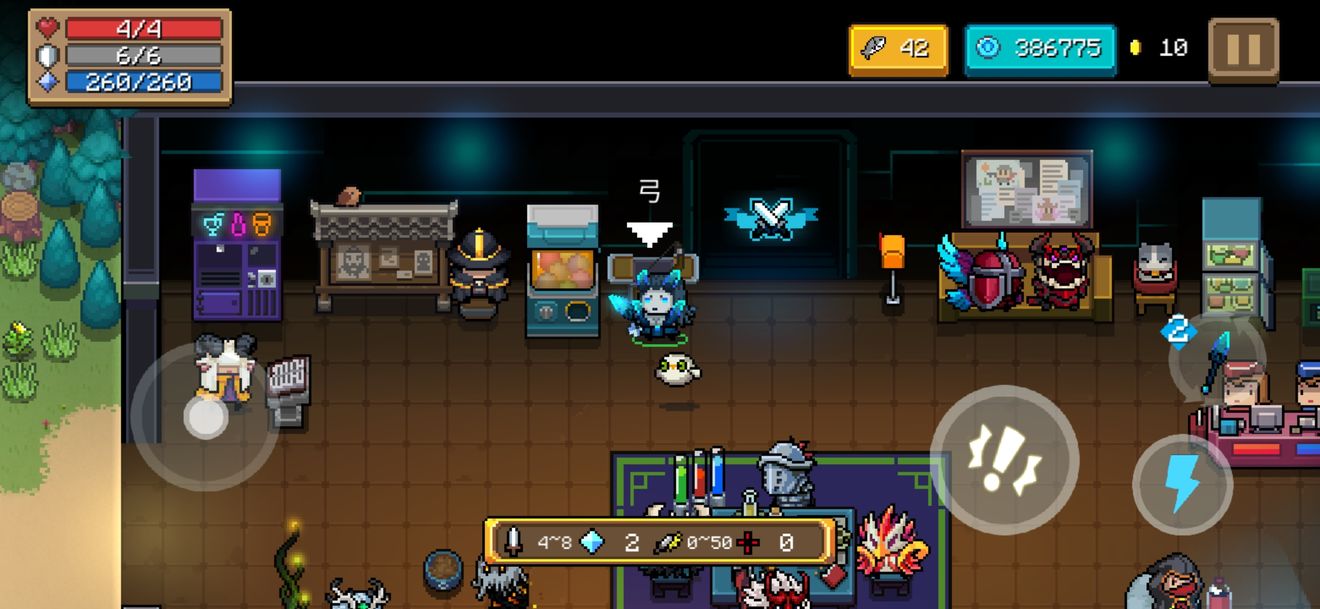Activate the lightning bolt skill button

(1183, 485)
